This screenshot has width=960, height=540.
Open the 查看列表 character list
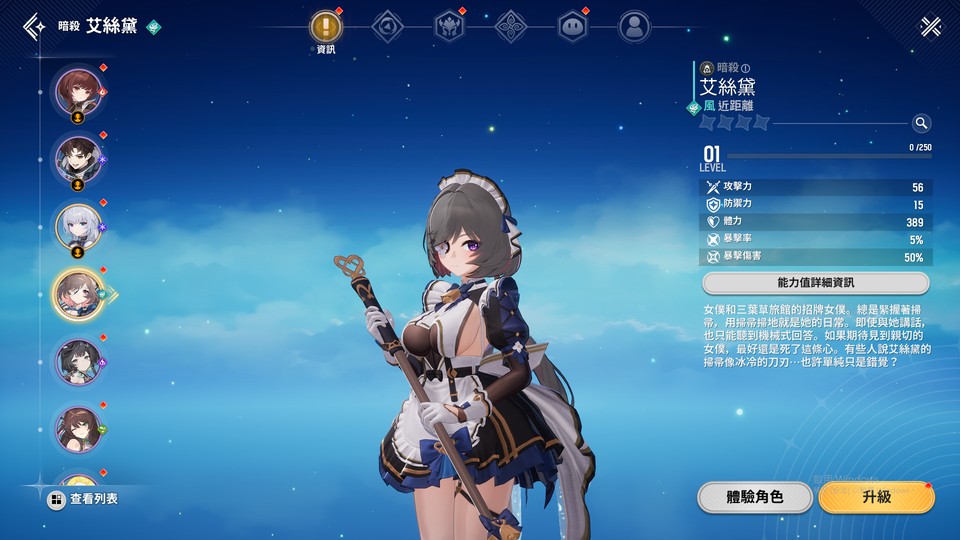point(84,498)
